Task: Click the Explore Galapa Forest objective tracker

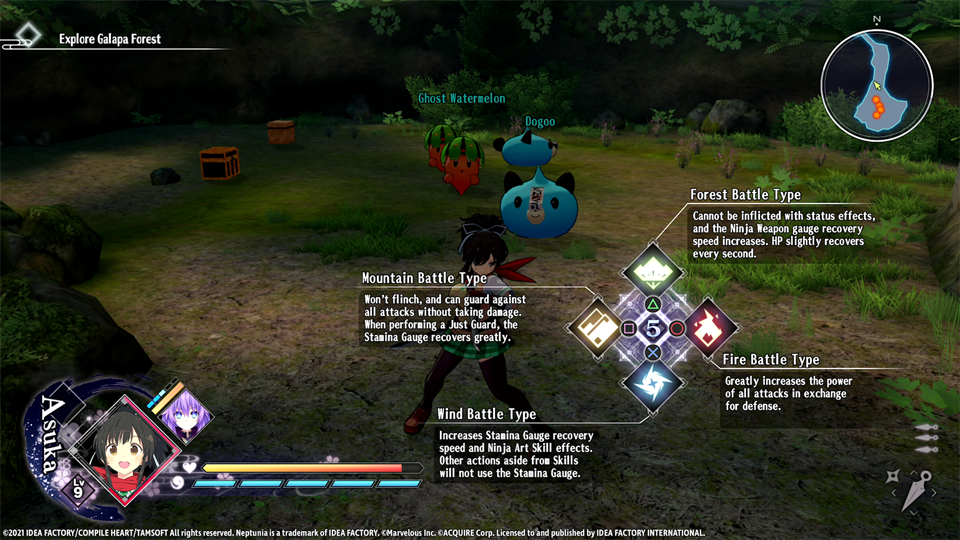Action: 110,39
